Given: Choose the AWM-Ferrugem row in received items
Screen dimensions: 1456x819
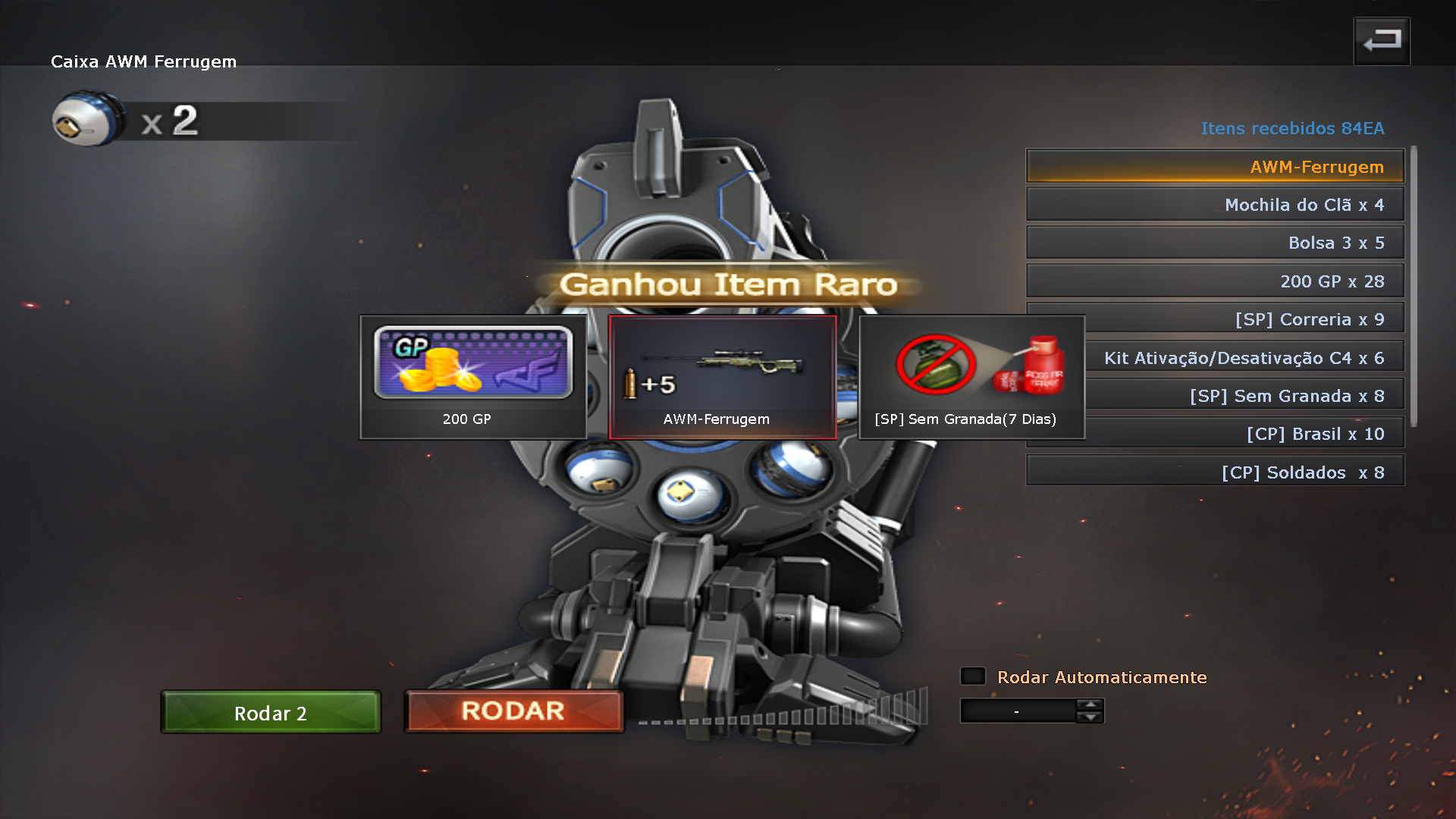Looking at the screenshot, I should click(1214, 167).
